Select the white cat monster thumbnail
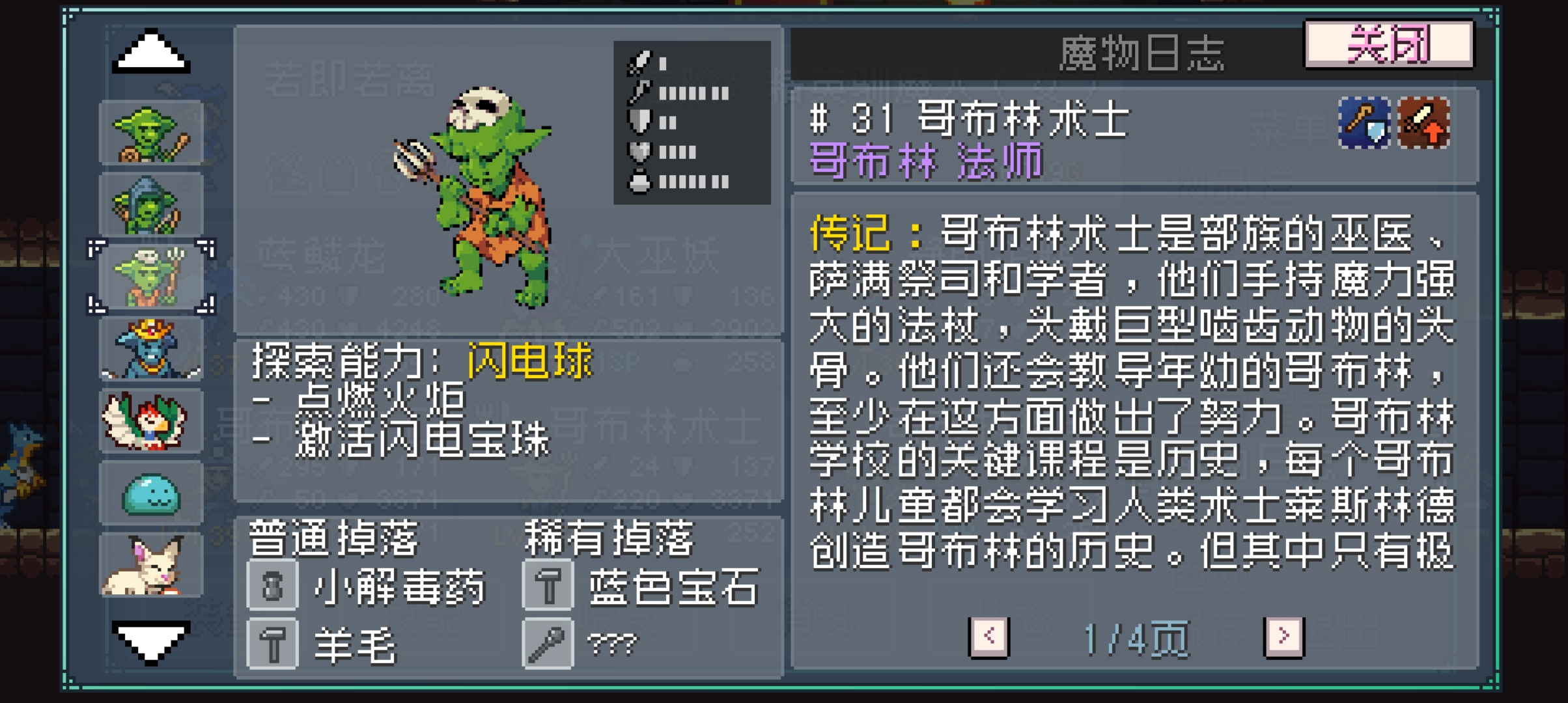The image size is (1568, 703). 151,565
